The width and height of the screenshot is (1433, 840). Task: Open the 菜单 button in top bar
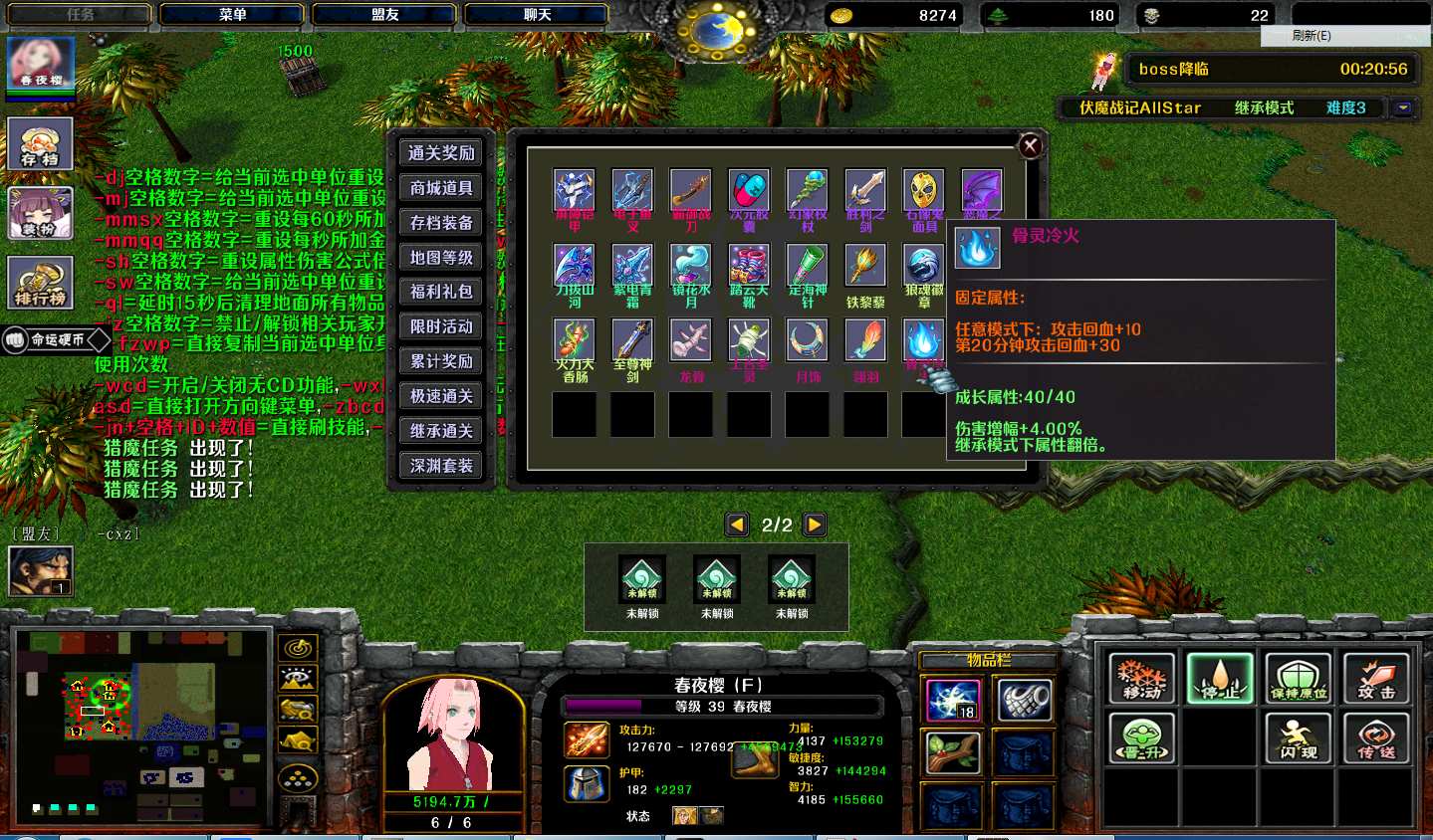(233, 15)
